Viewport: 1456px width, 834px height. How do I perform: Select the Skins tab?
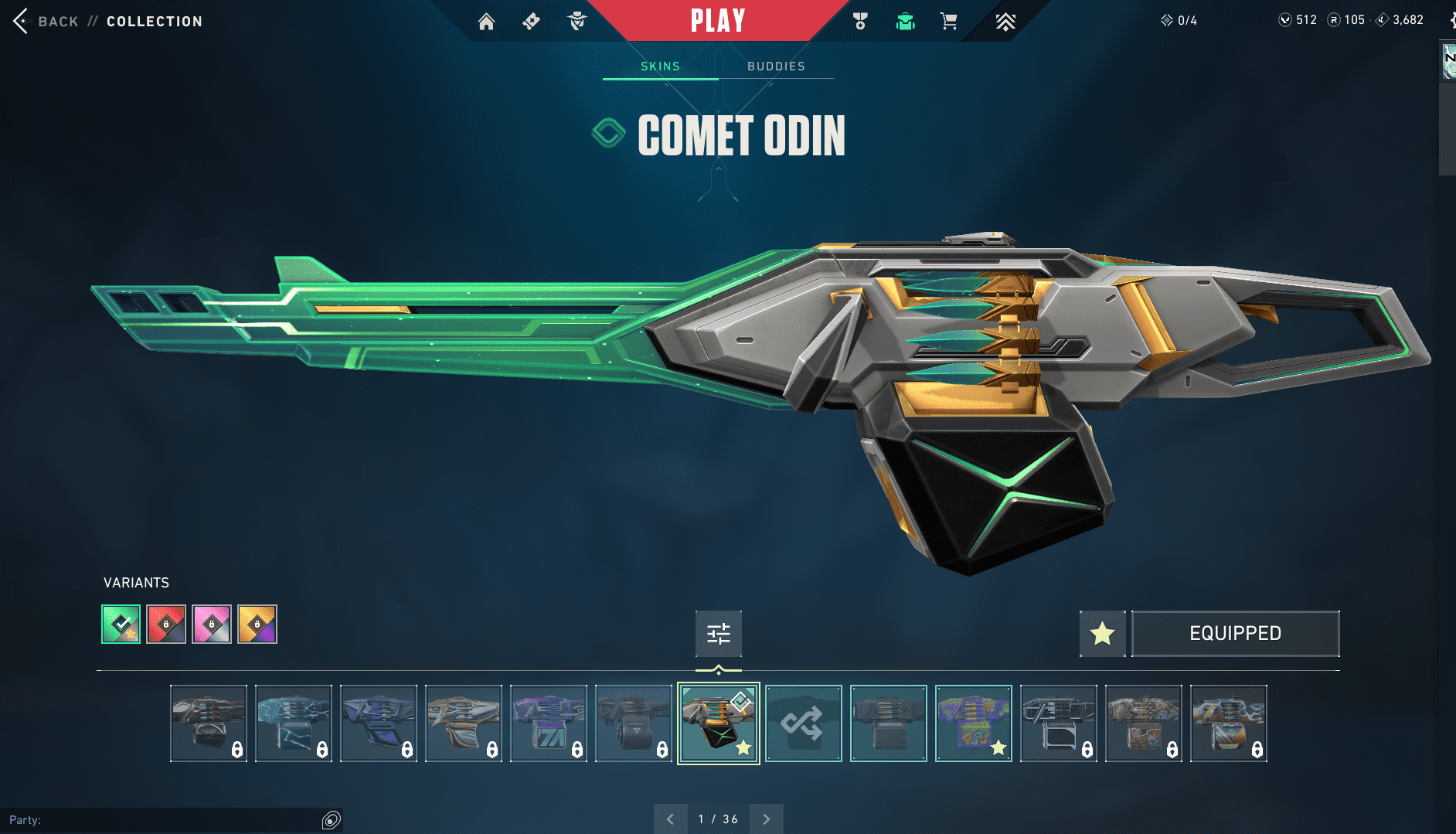point(660,66)
